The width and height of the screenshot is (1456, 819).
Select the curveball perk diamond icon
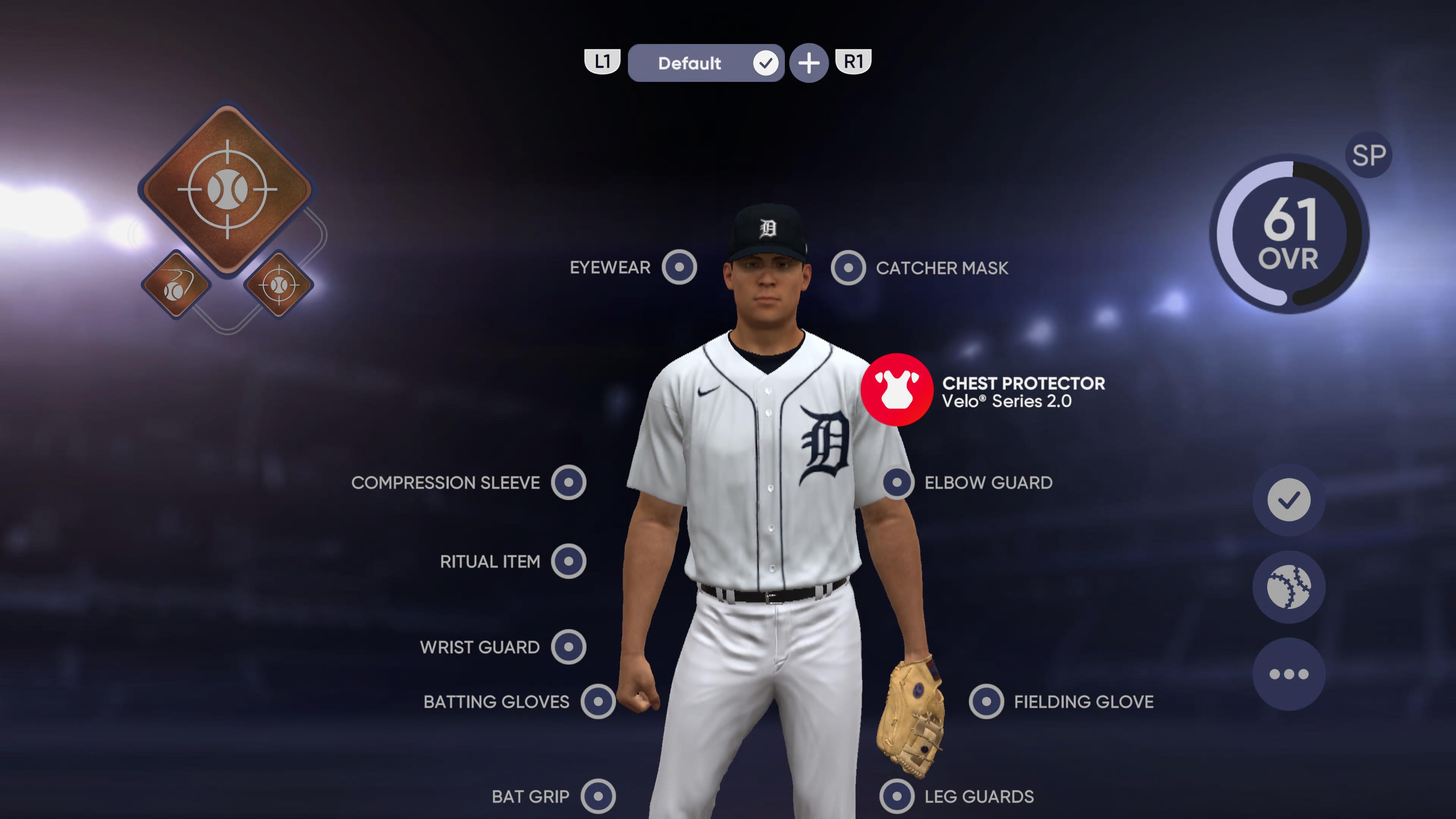point(176,286)
